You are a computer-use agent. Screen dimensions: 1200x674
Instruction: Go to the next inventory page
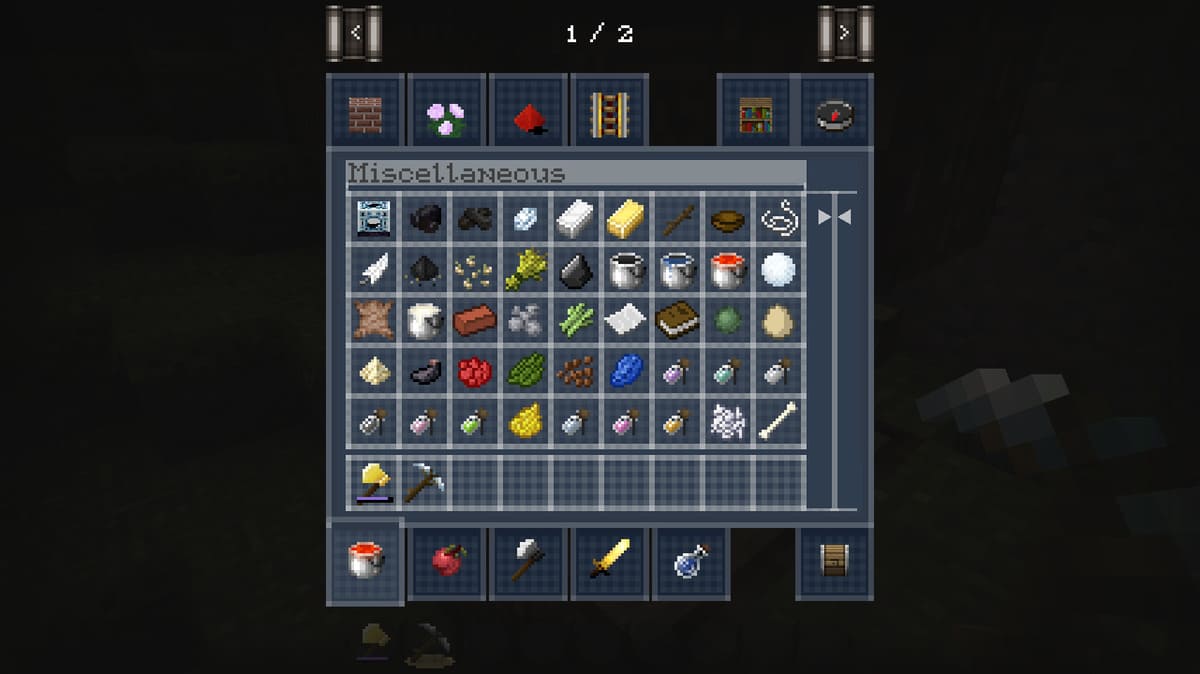point(845,33)
